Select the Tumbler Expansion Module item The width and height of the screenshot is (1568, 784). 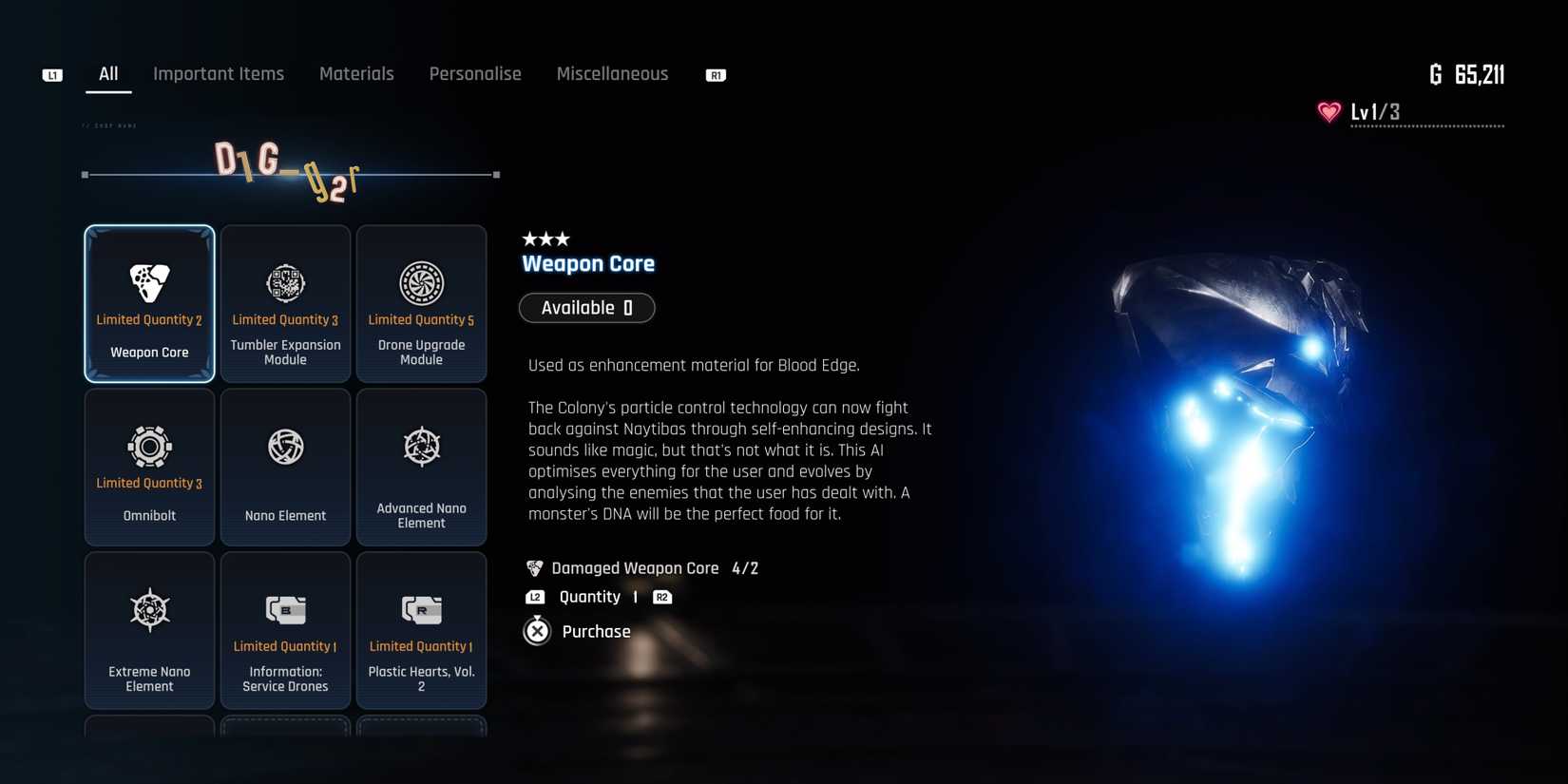tap(285, 302)
